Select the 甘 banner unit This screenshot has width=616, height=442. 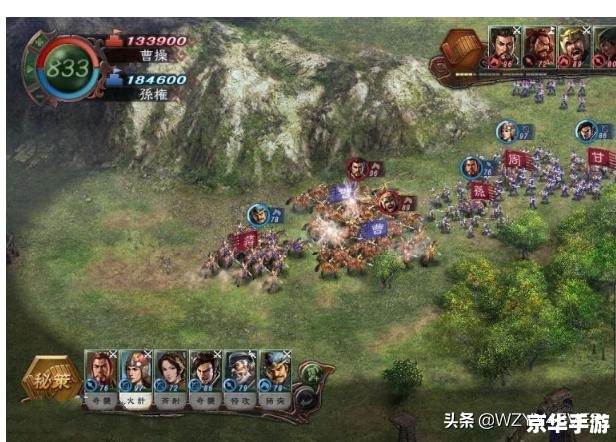599,158
